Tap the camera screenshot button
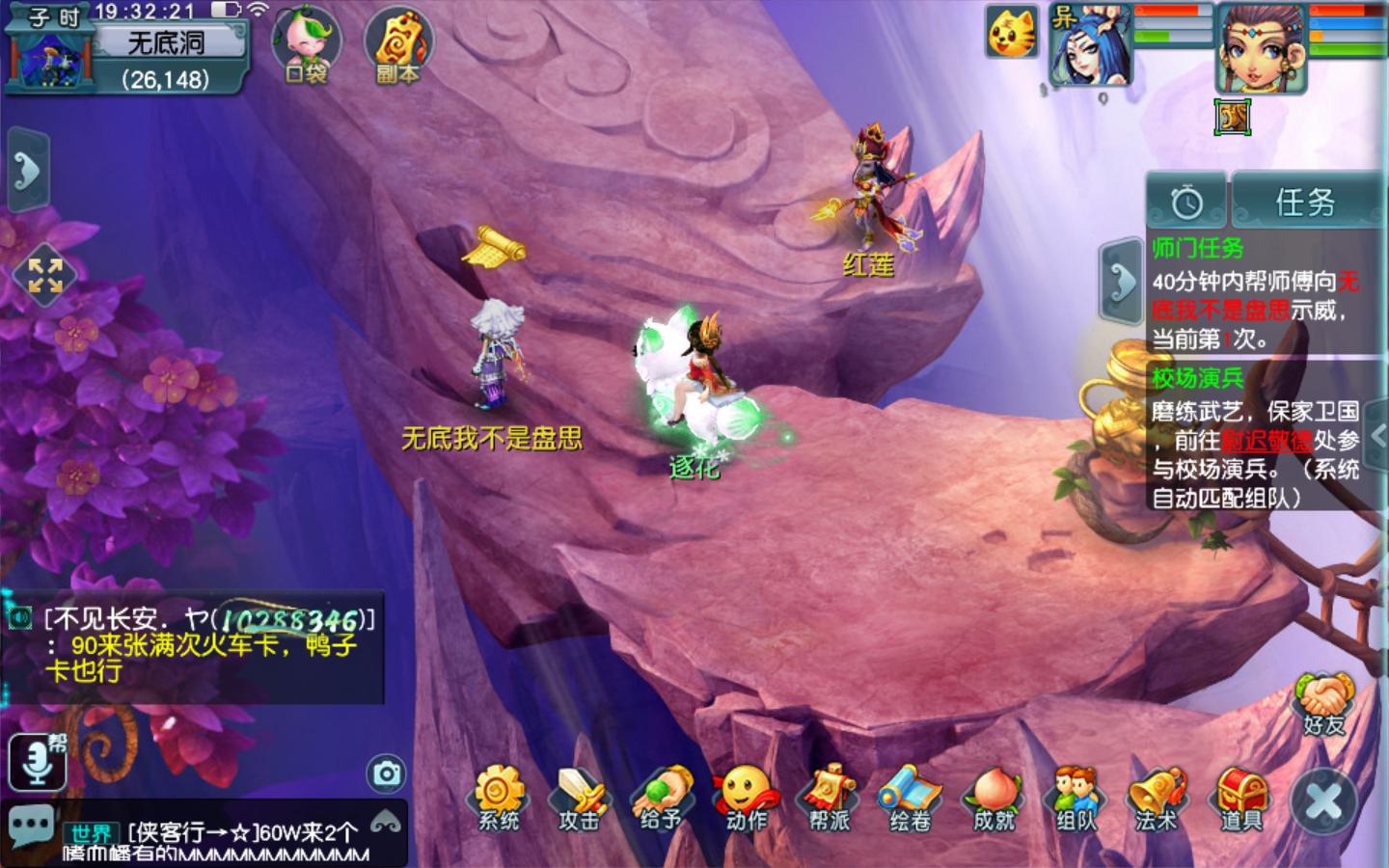This screenshot has width=1389, height=868. [387, 773]
